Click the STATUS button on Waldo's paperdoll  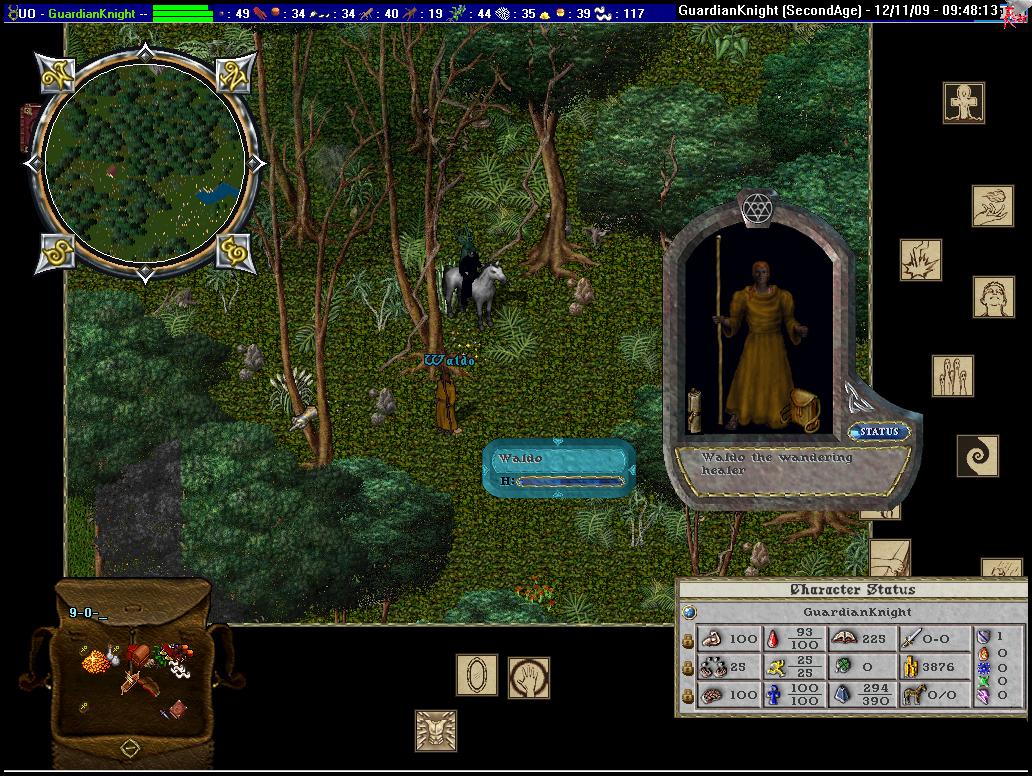879,432
